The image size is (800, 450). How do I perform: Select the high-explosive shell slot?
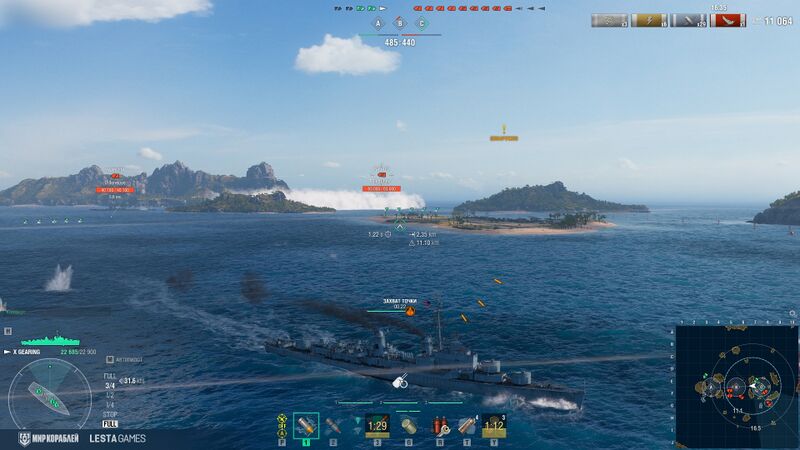pyautogui.click(x=306, y=426)
